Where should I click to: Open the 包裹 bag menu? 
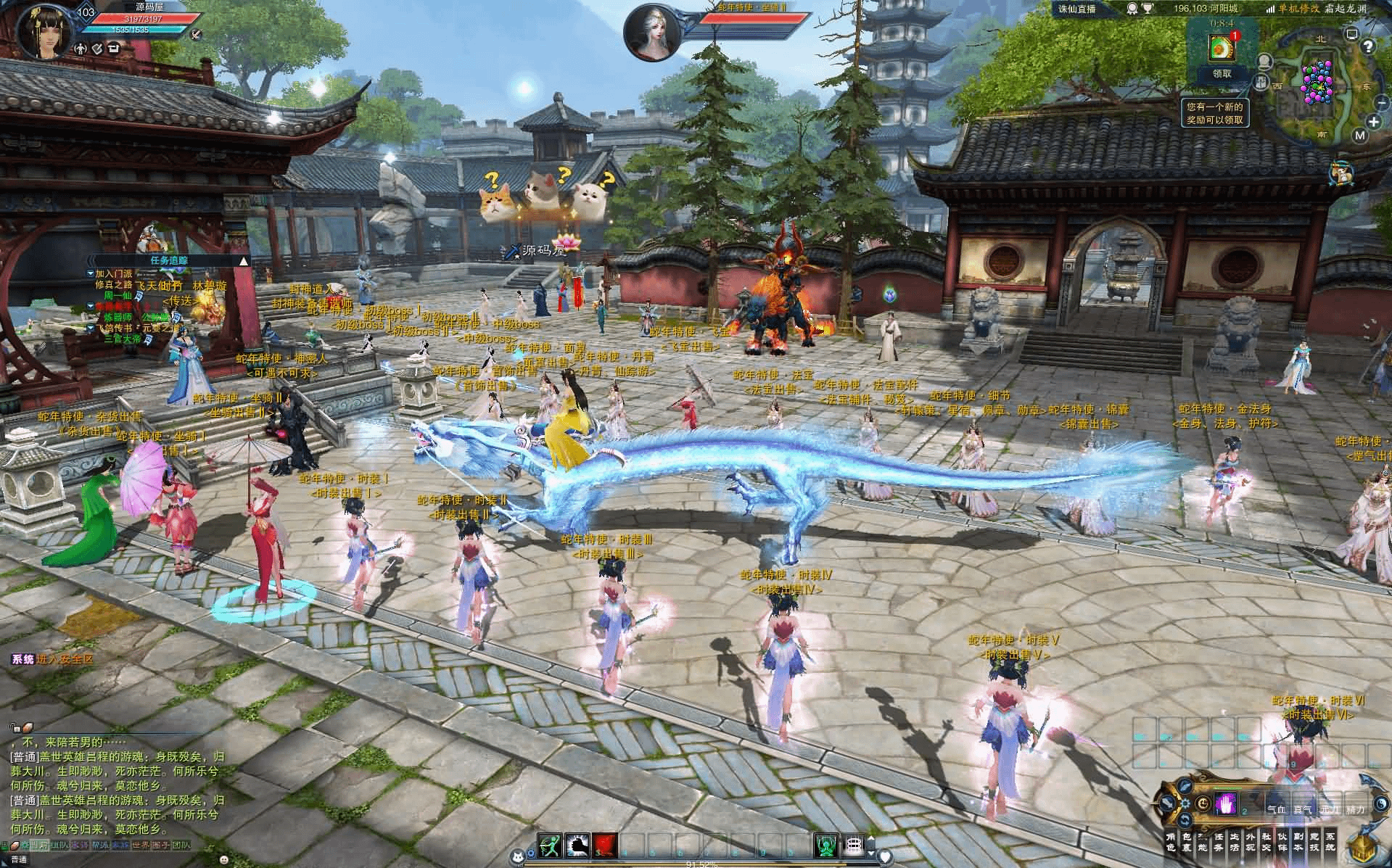(1186, 842)
